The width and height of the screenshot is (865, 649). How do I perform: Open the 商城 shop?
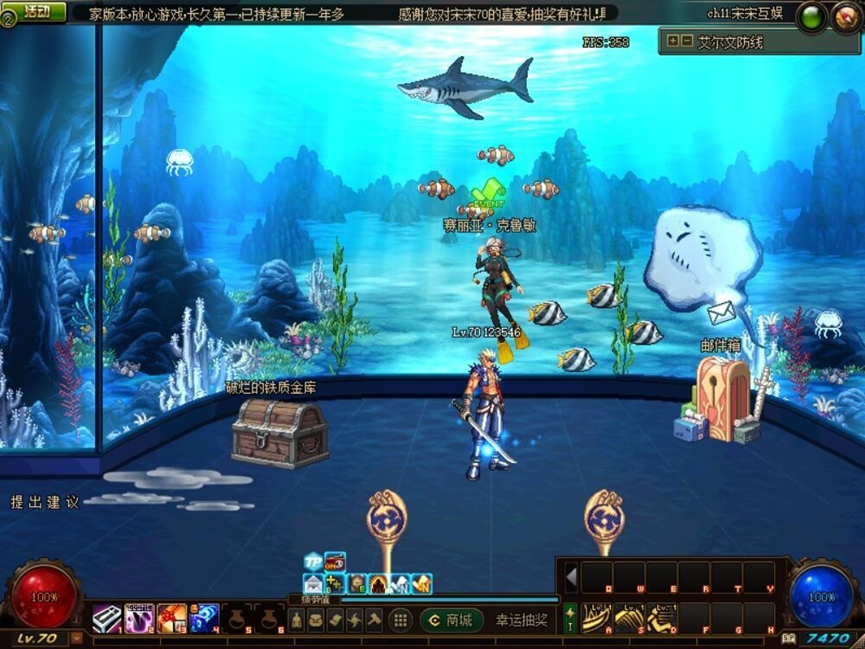[451, 620]
